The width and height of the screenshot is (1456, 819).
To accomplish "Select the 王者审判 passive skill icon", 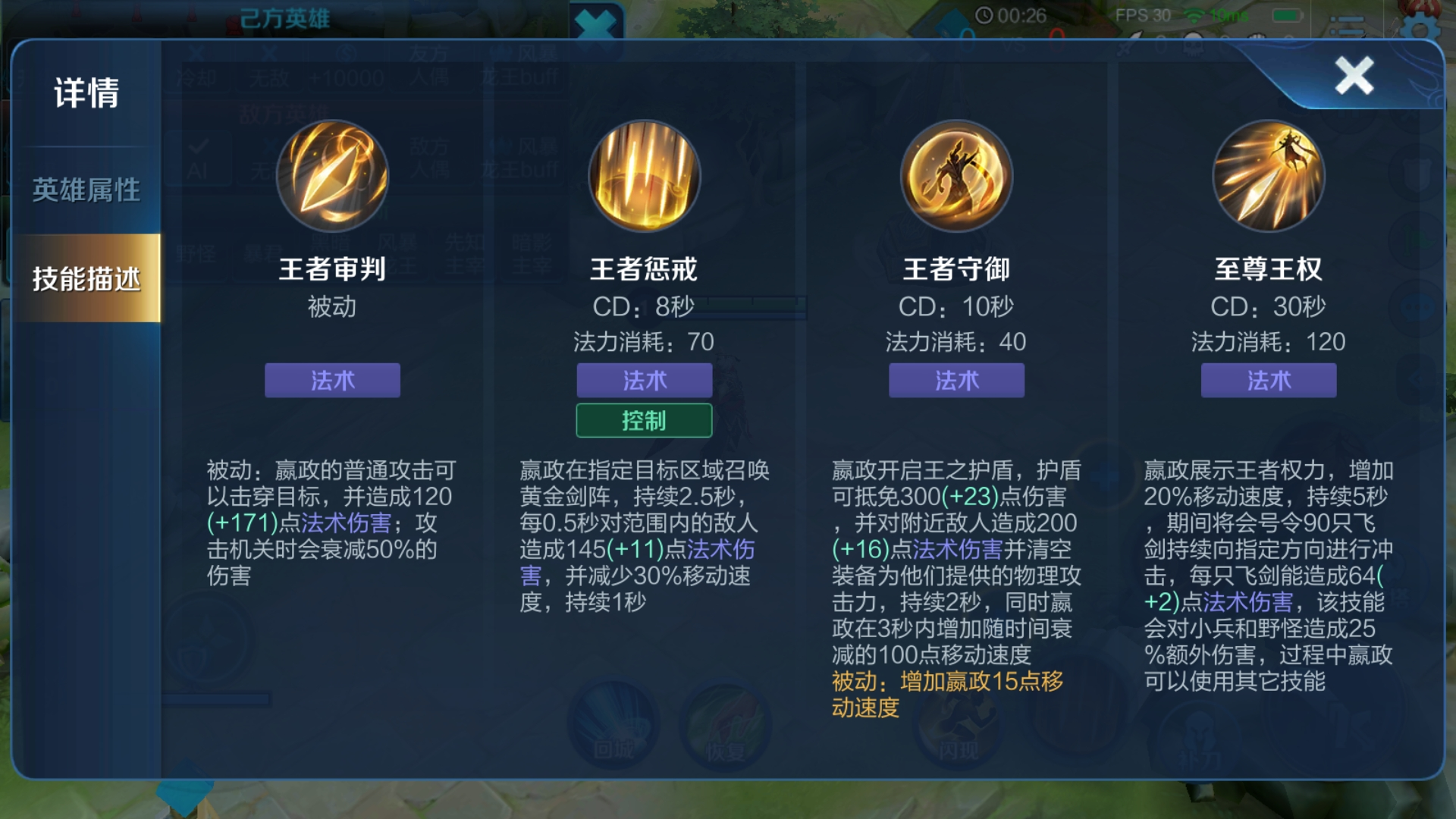I will [x=332, y=175].
